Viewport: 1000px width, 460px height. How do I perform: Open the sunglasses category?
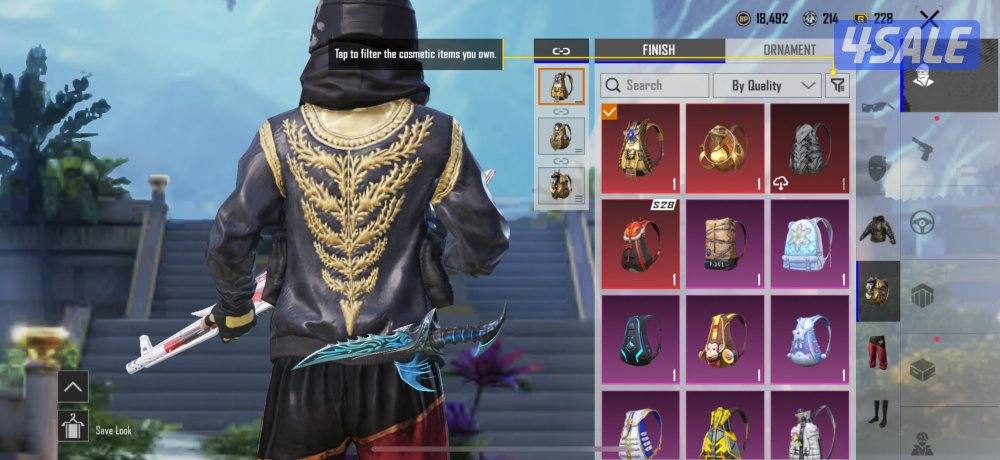pyautogui.click(x=878, y=107)
